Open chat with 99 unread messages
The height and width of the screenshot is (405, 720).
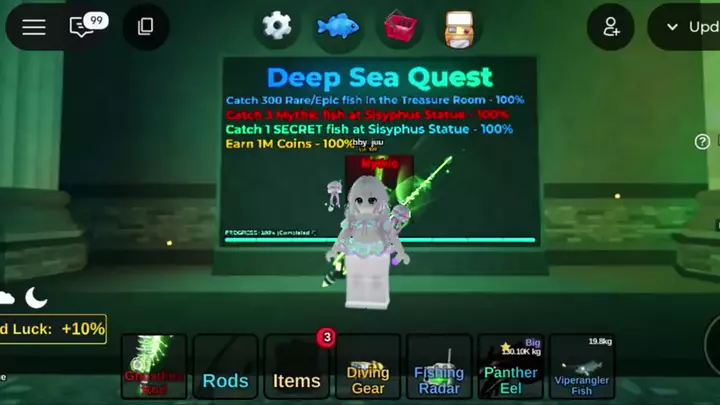point(84,27)
